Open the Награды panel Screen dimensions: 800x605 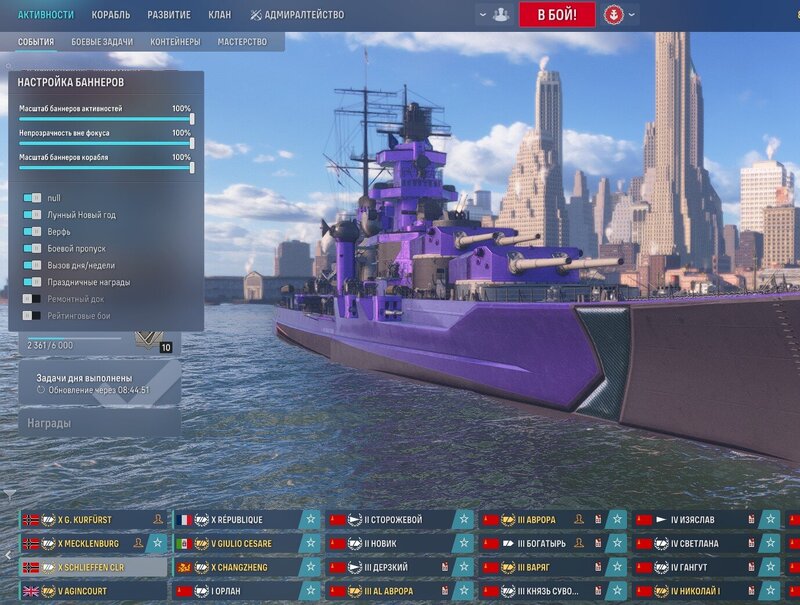99,423
